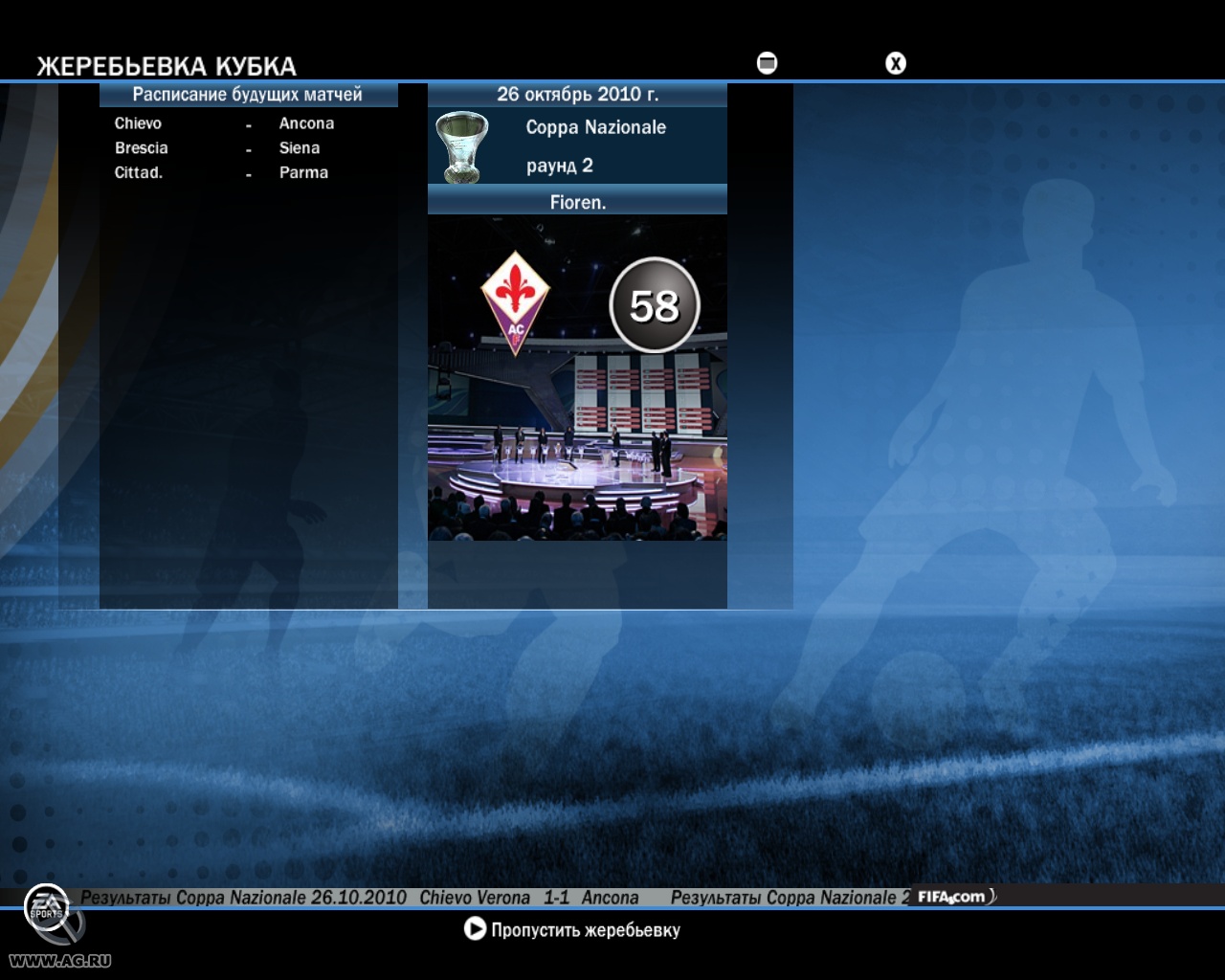Select the Brescia - Siena fixture row
Image resolution: width=1225 pixels, height=980 pixels.
(x=225, y=148)
